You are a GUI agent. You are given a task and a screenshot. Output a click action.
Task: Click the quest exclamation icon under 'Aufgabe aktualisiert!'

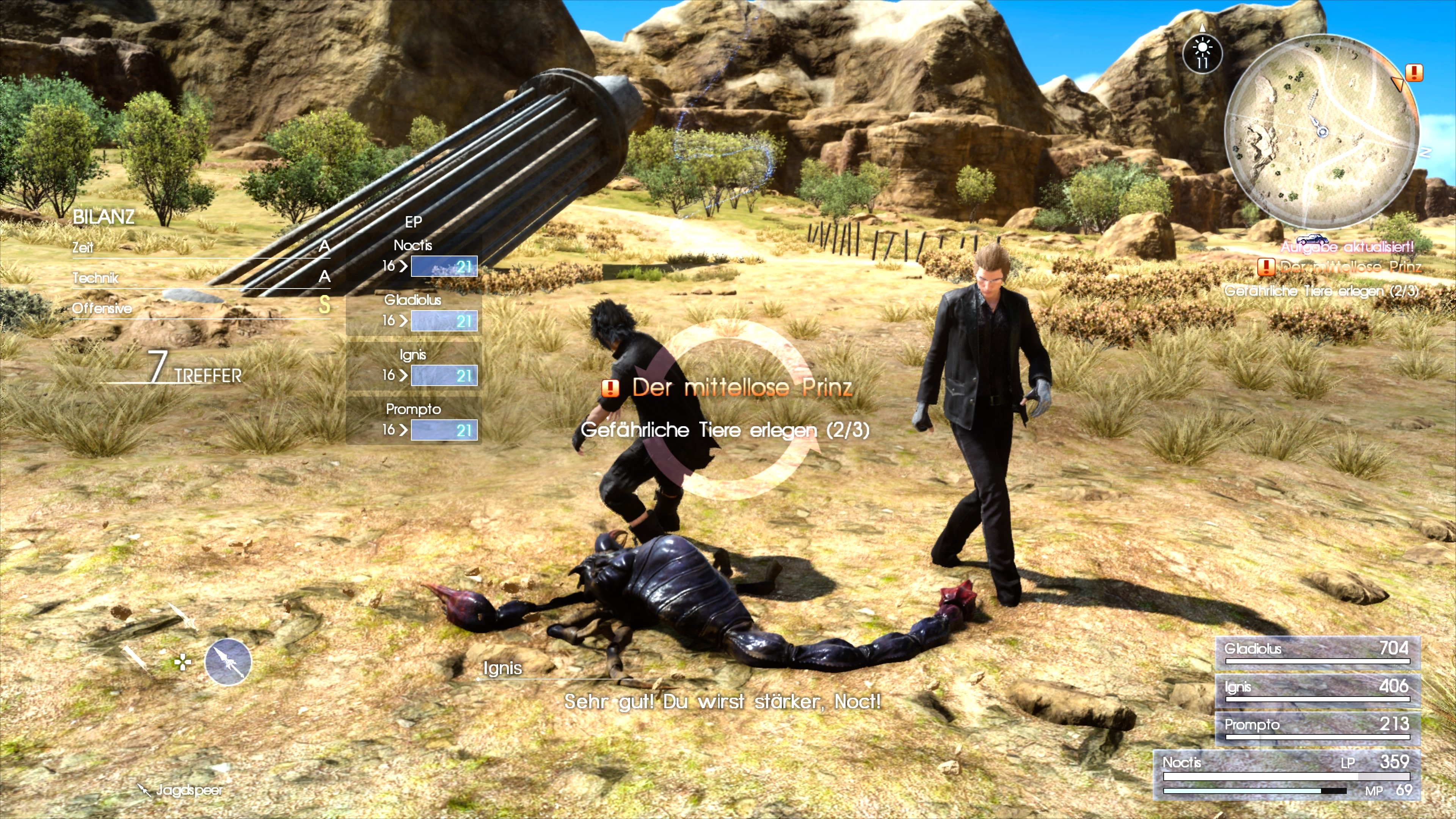[x=1267, y=268]
